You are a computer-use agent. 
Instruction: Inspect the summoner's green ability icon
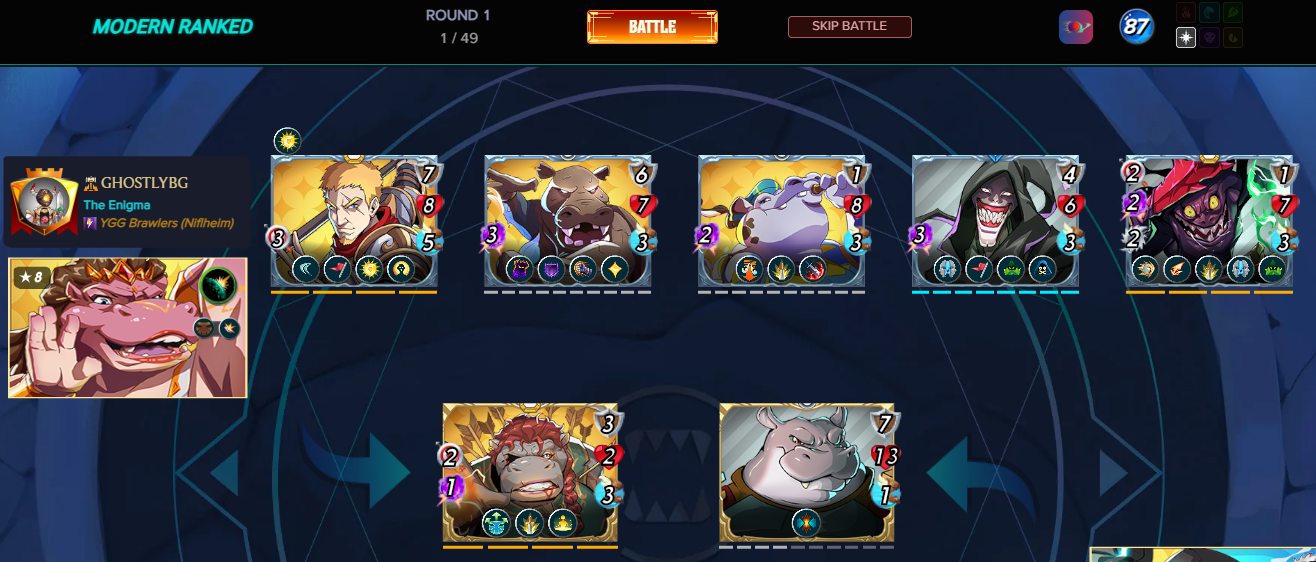pos(216,286)
